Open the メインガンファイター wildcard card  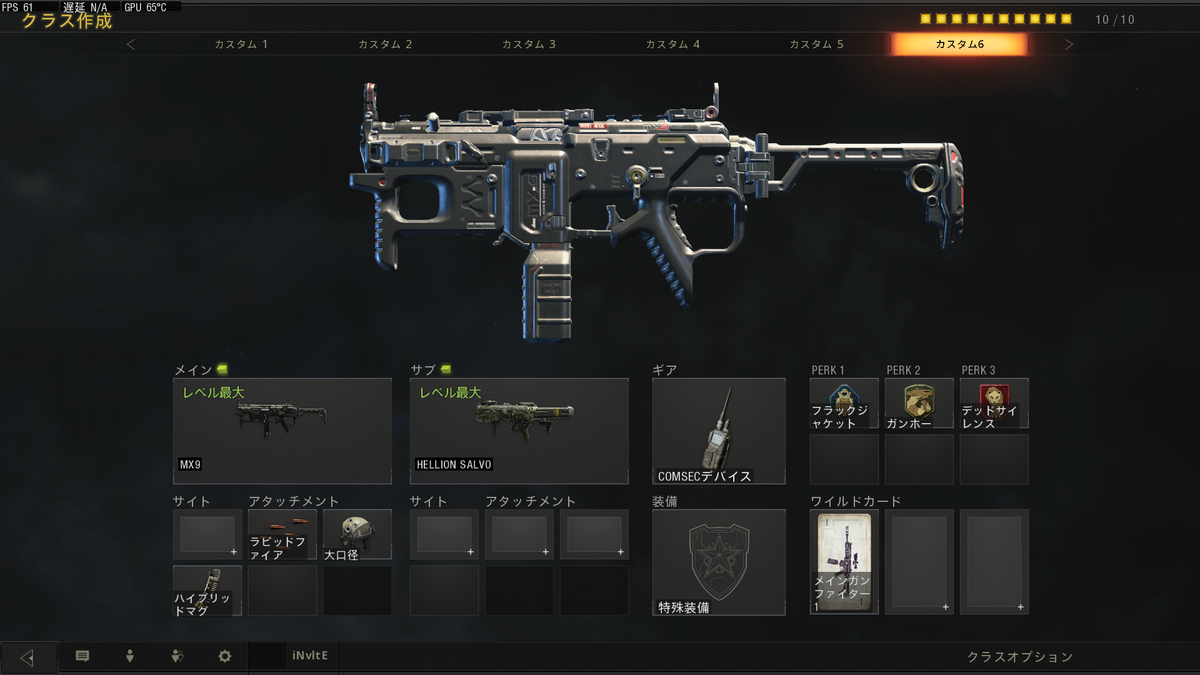844,561
